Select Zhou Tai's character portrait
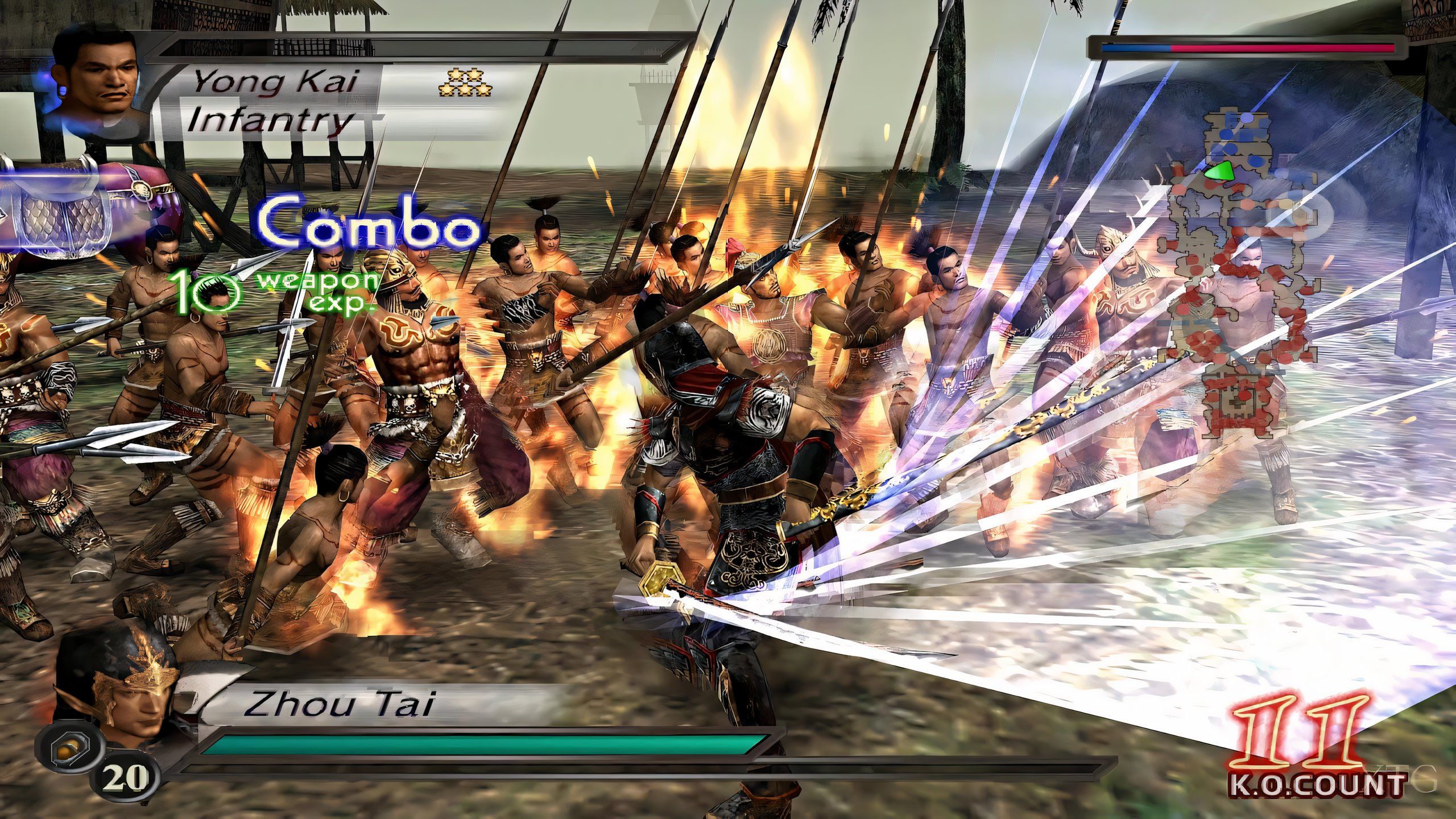This screenshot has width=1456, height=819. [117, 691]
